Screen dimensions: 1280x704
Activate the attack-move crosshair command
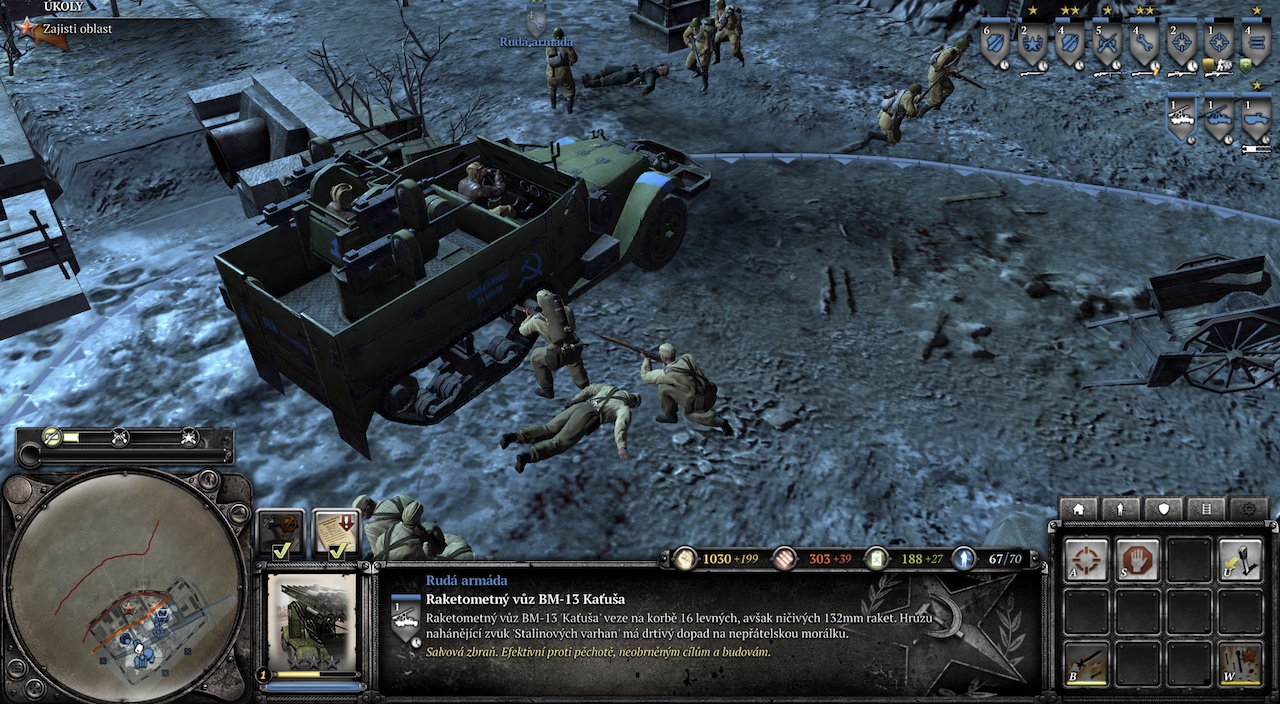[1086, 559]
